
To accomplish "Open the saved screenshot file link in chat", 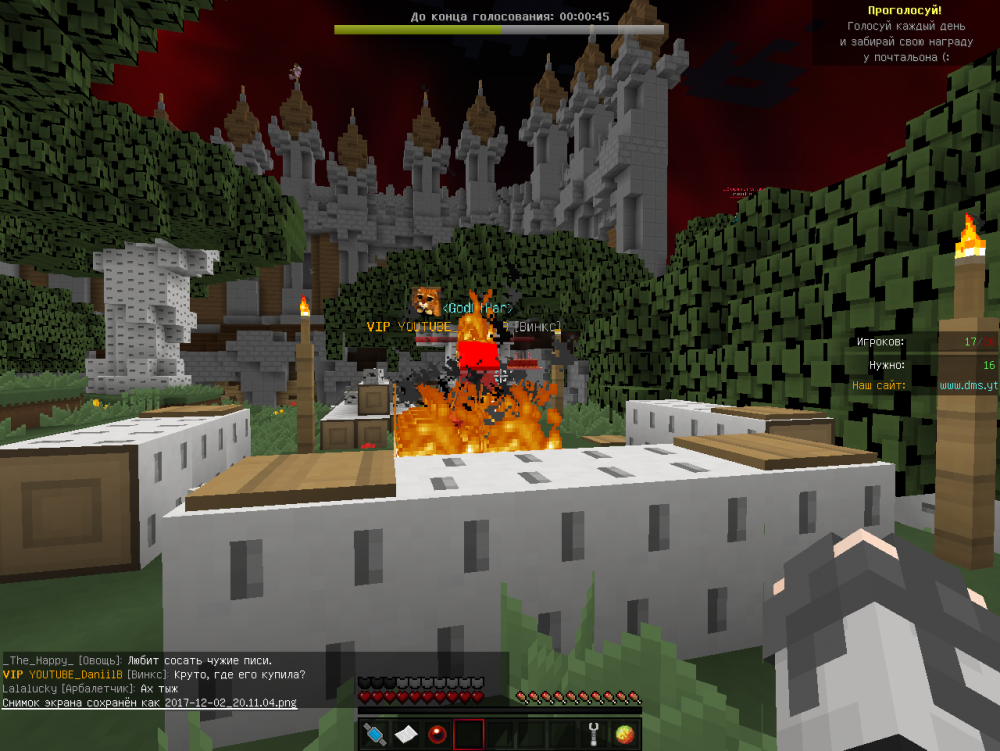I will 149,703.
